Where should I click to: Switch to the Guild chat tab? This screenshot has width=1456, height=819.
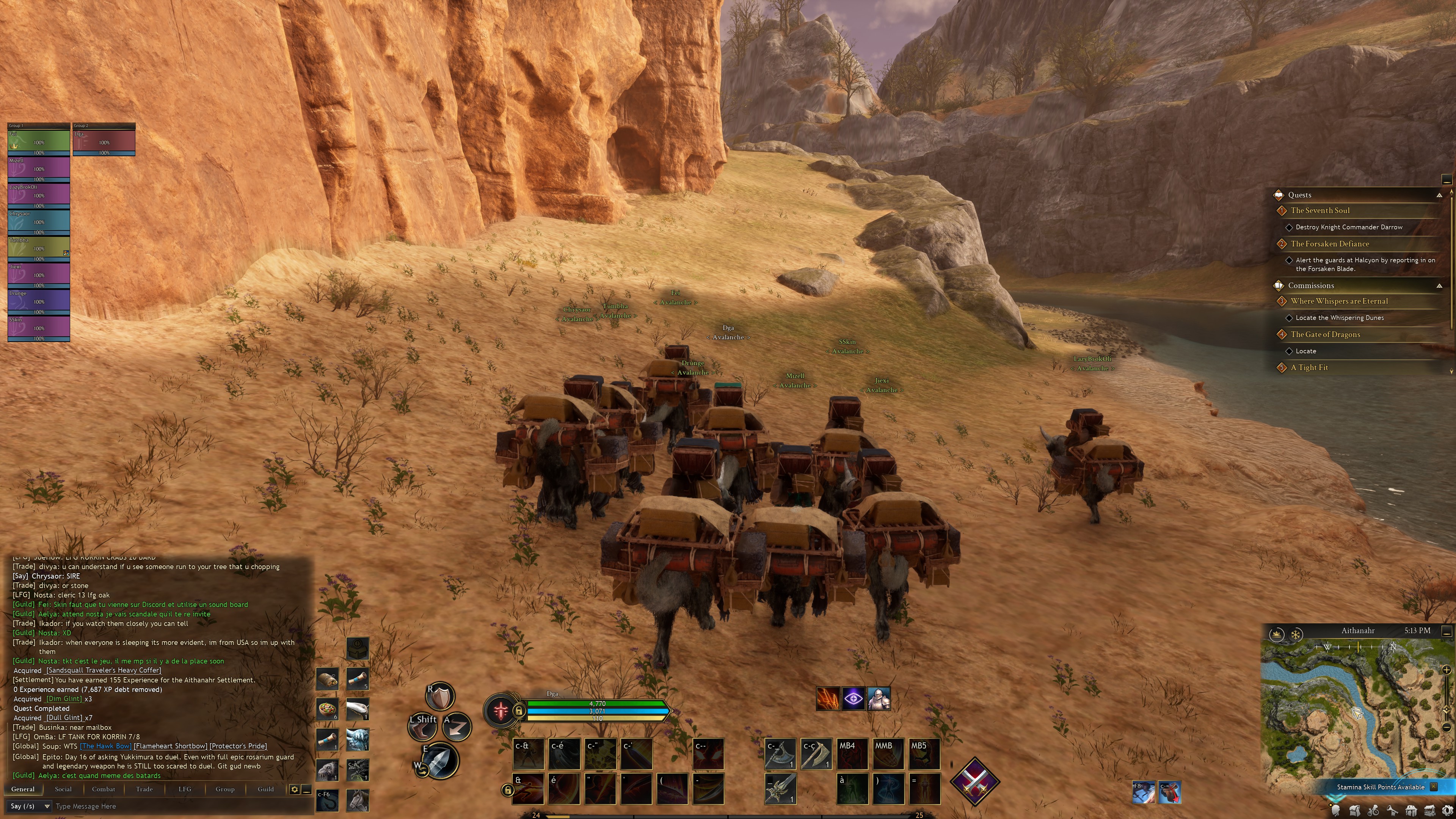(266, 789)
